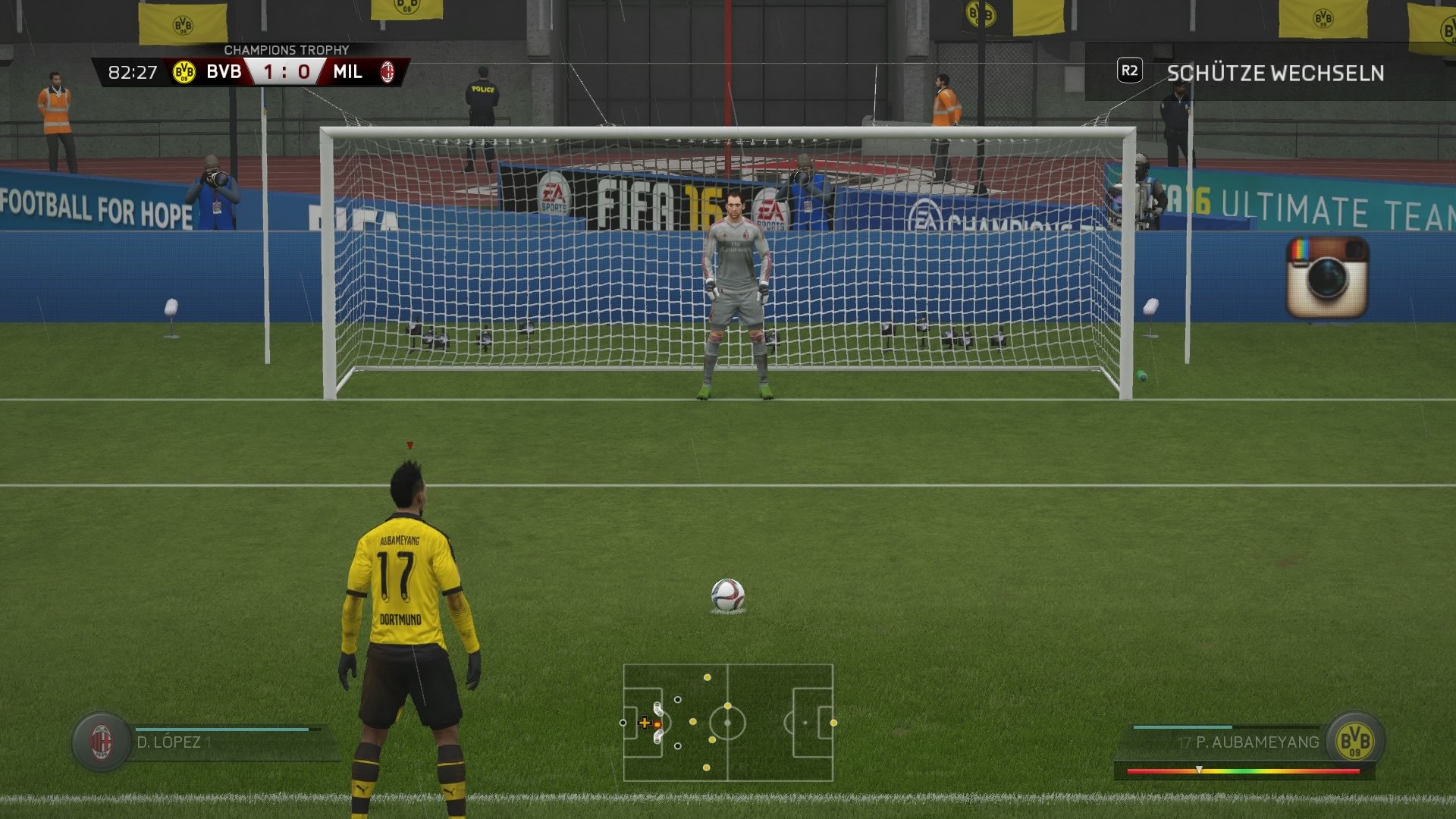Switch focus to the MIL score panel
1456x819 pixels.
click(x=347, y=72)
